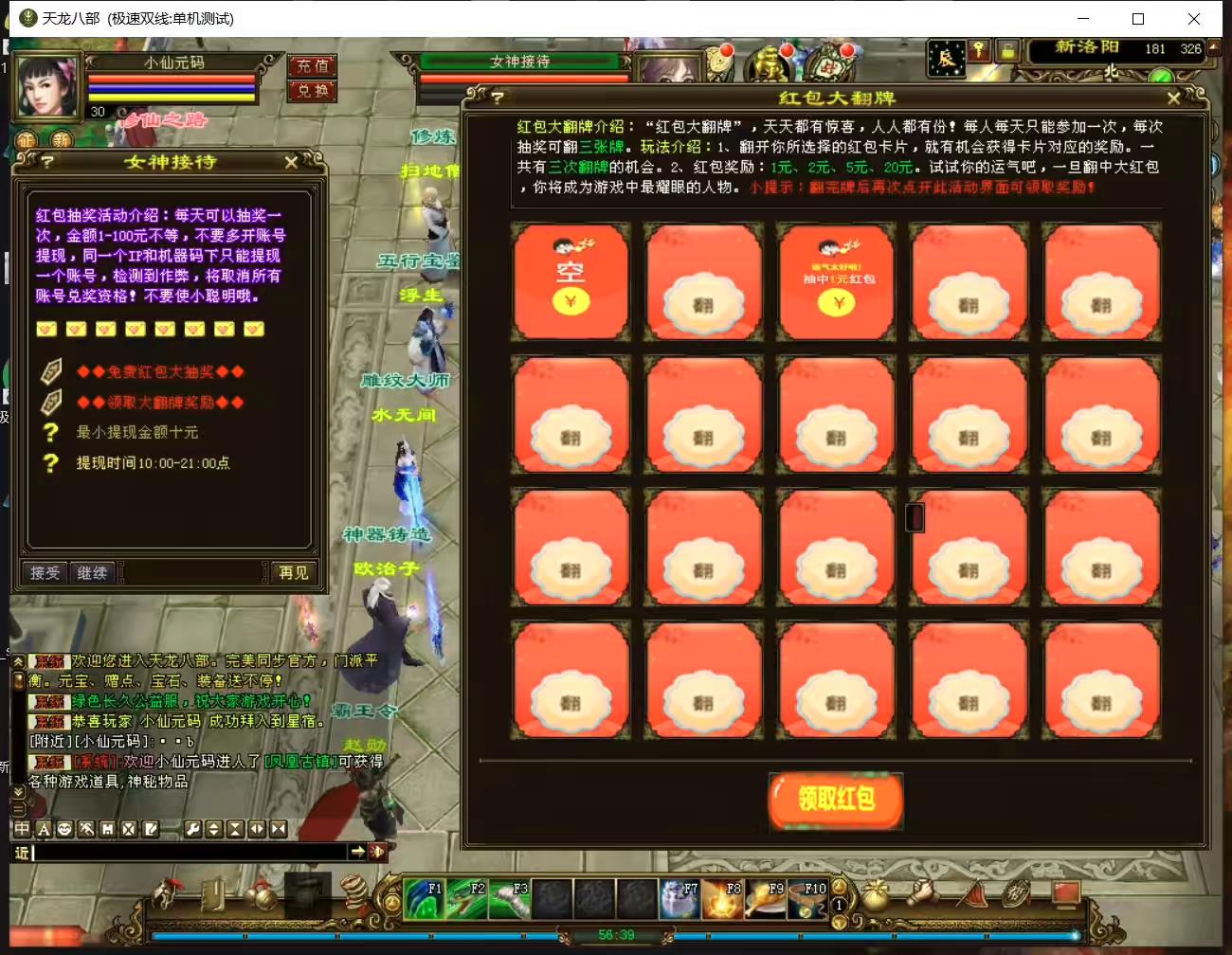This screenshot has height=955, width=1232.
Task: Open the help button of 红包大翻牌
Action: [x=497, y=98]
